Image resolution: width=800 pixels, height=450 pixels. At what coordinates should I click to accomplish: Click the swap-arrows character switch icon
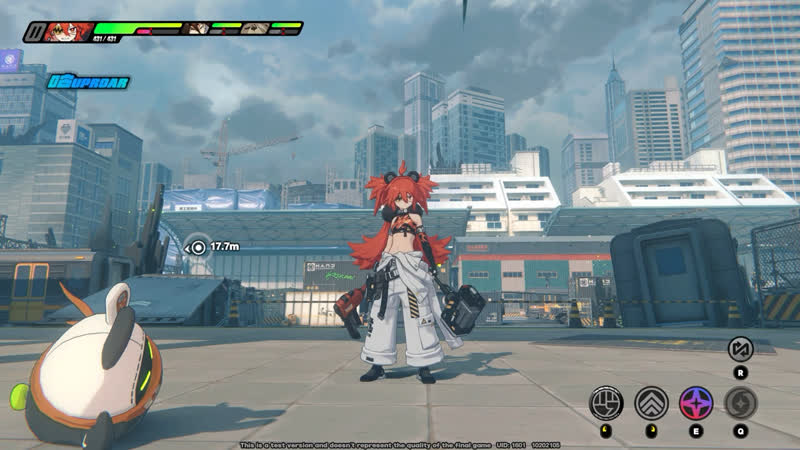point(740,349)
